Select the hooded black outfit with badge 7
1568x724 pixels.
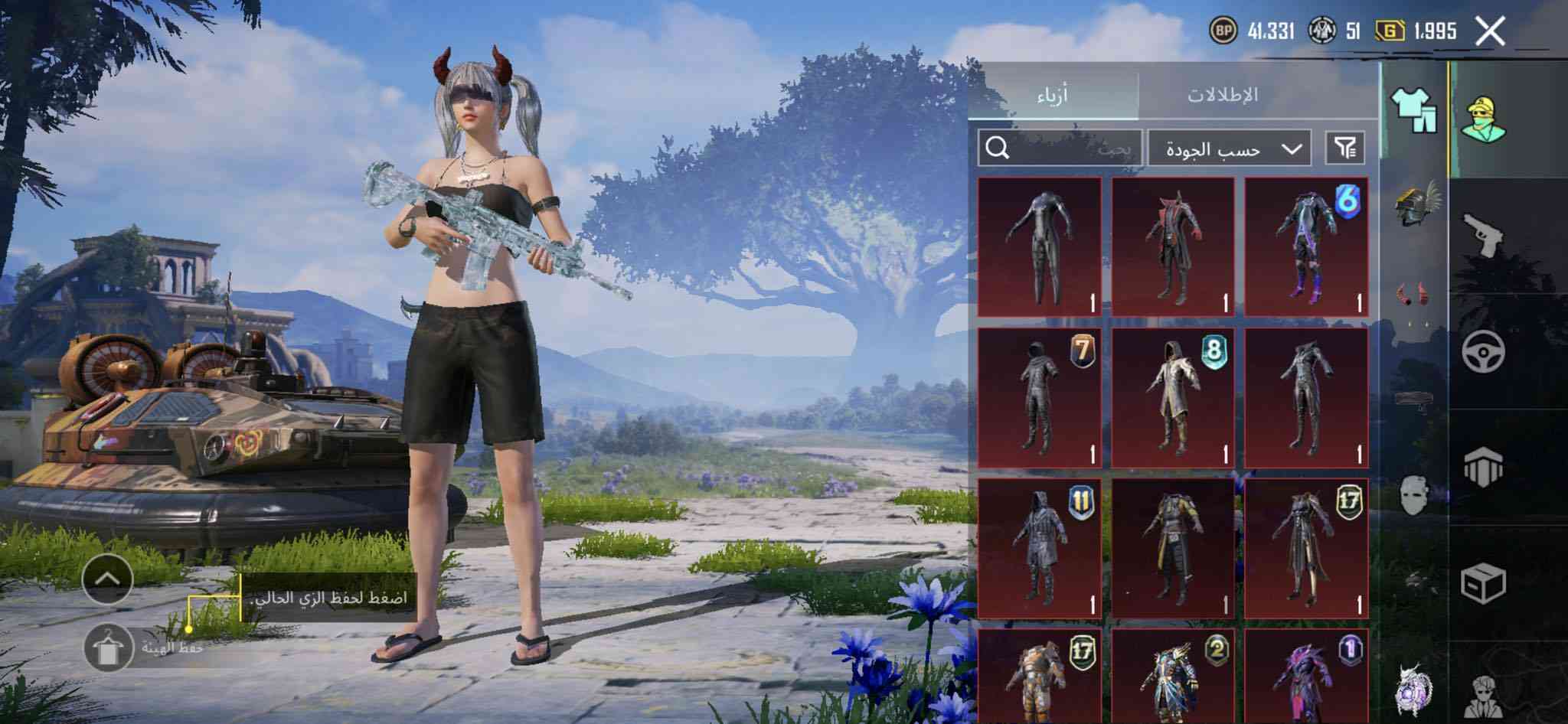coord(1040,398)
